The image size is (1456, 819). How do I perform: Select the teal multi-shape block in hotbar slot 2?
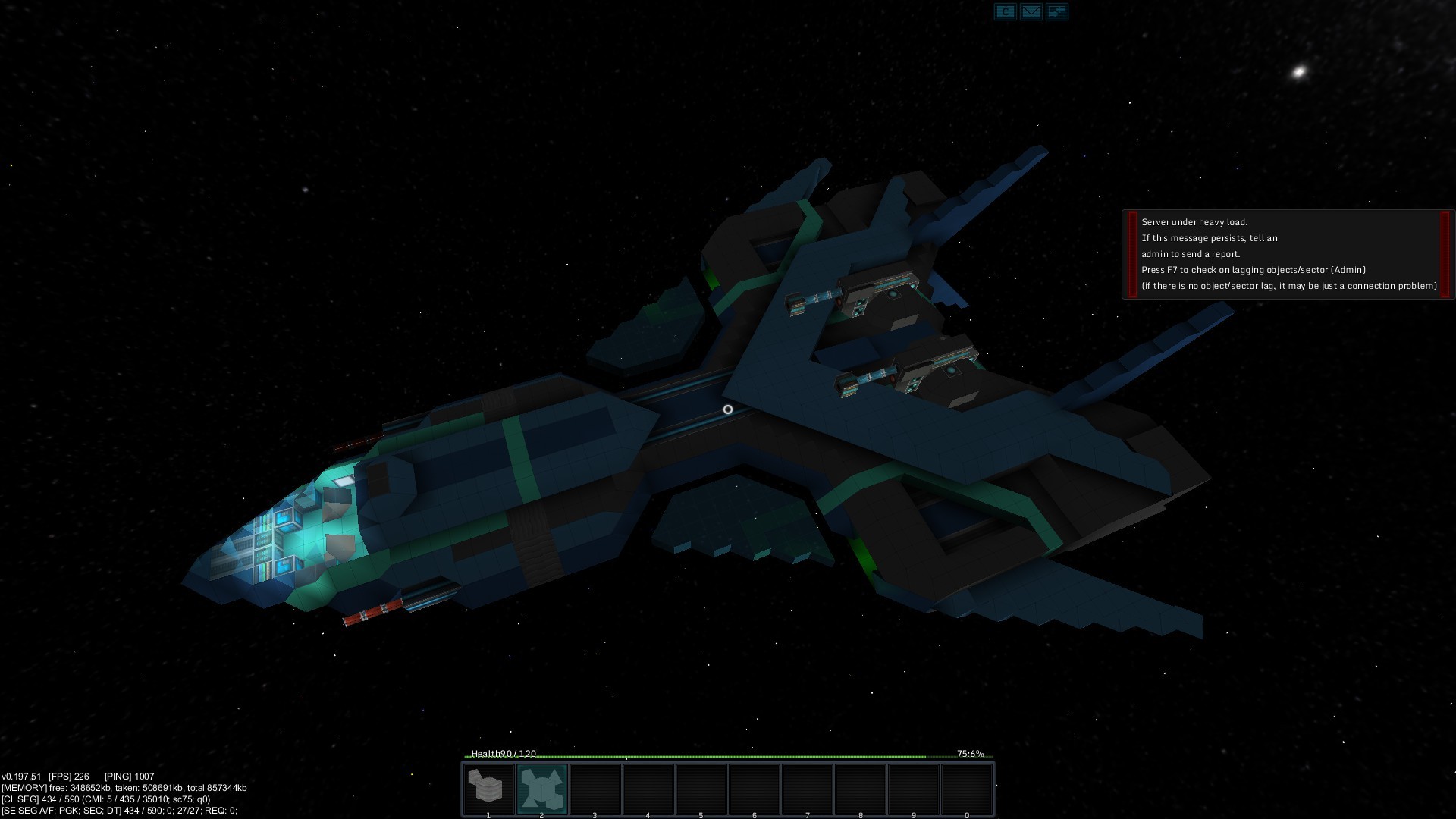[541, 787]
